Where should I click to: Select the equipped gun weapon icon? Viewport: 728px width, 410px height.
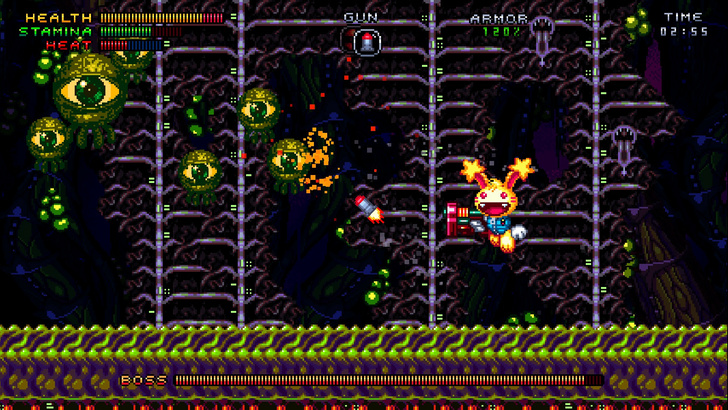(x=367, y=41)
